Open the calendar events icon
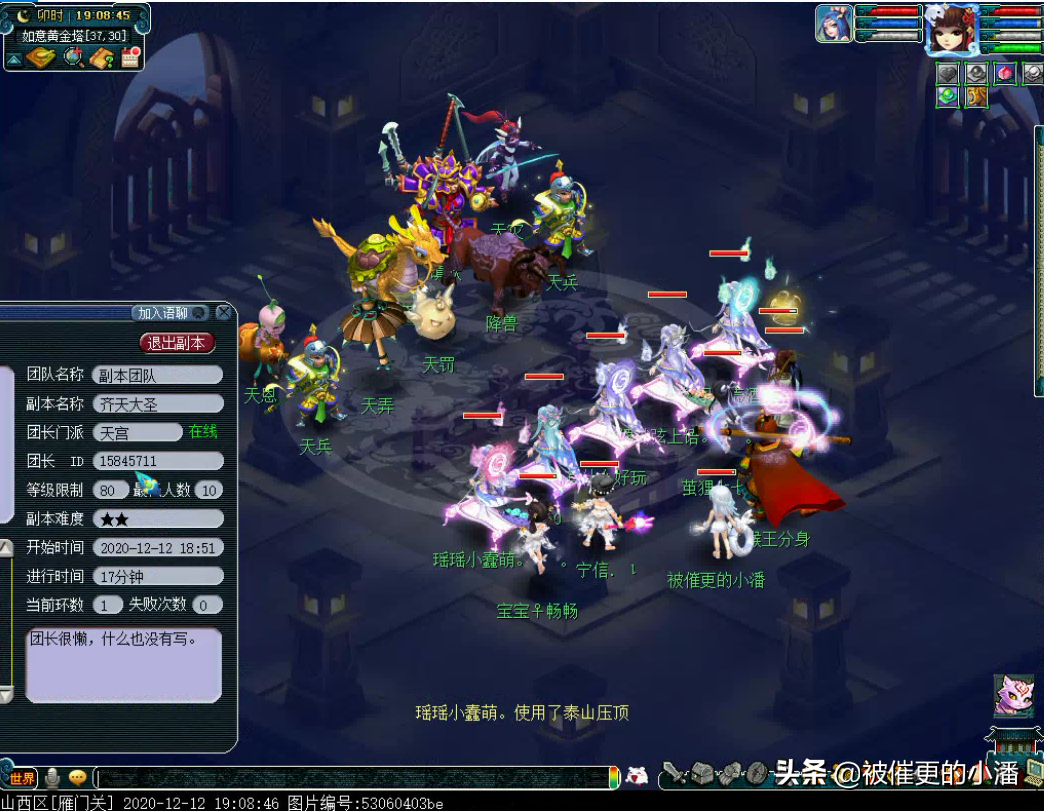Viewport: 1044px width, 811px height. (129, 58)
